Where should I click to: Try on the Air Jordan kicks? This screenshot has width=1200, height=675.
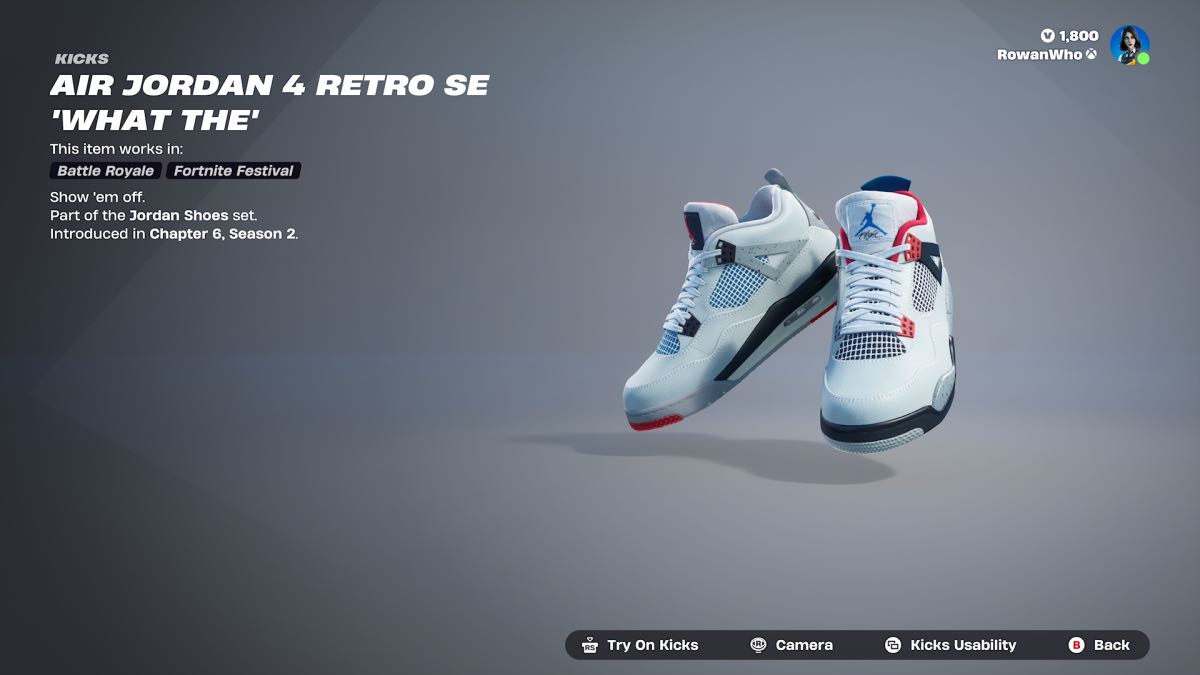[641, 645]
